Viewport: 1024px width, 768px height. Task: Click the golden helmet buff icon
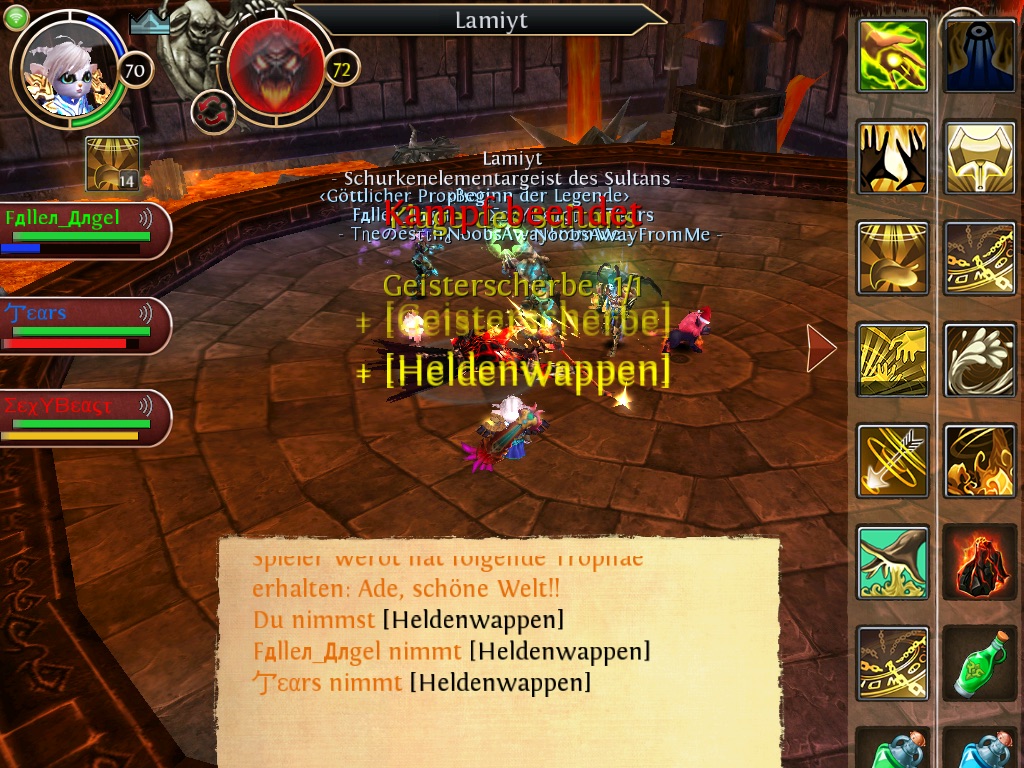coord(112,163)
